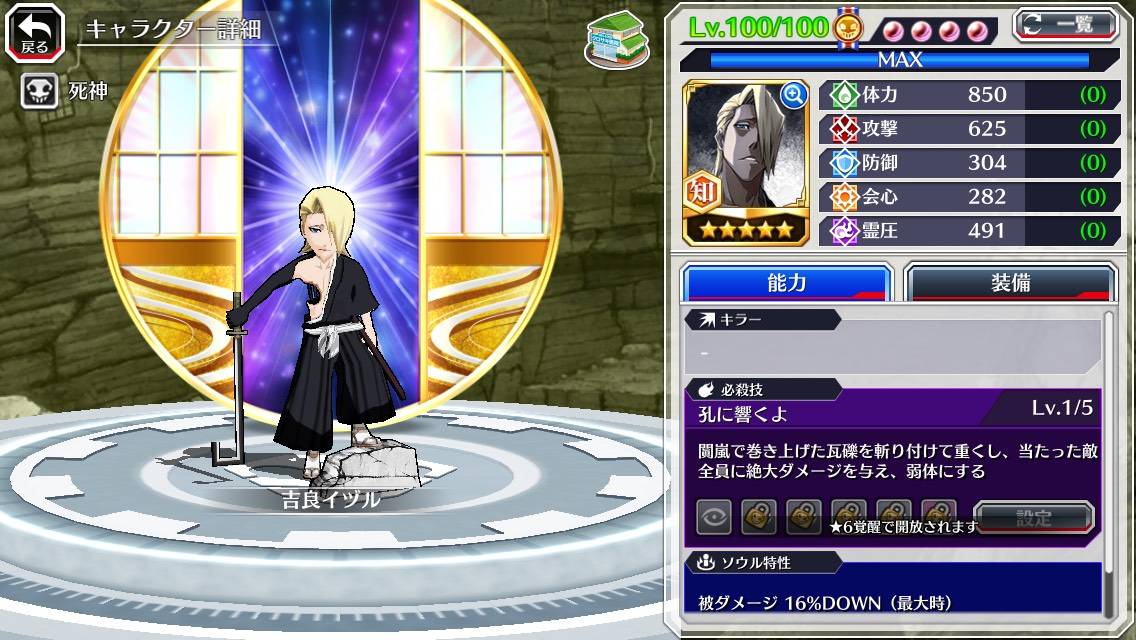Toggle the eye icon in skill panel
The height and width of the screenshot is (640, 1136).
(x=714, y=517)
